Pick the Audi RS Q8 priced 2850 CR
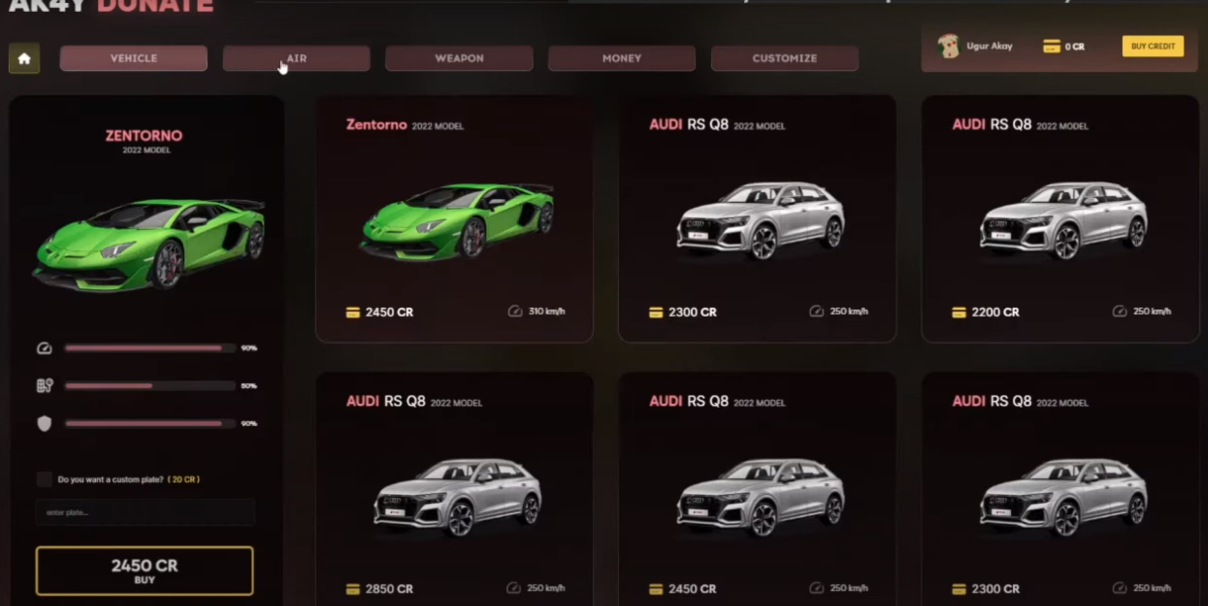Screen dimensions: 1208x606 point(454,490)
